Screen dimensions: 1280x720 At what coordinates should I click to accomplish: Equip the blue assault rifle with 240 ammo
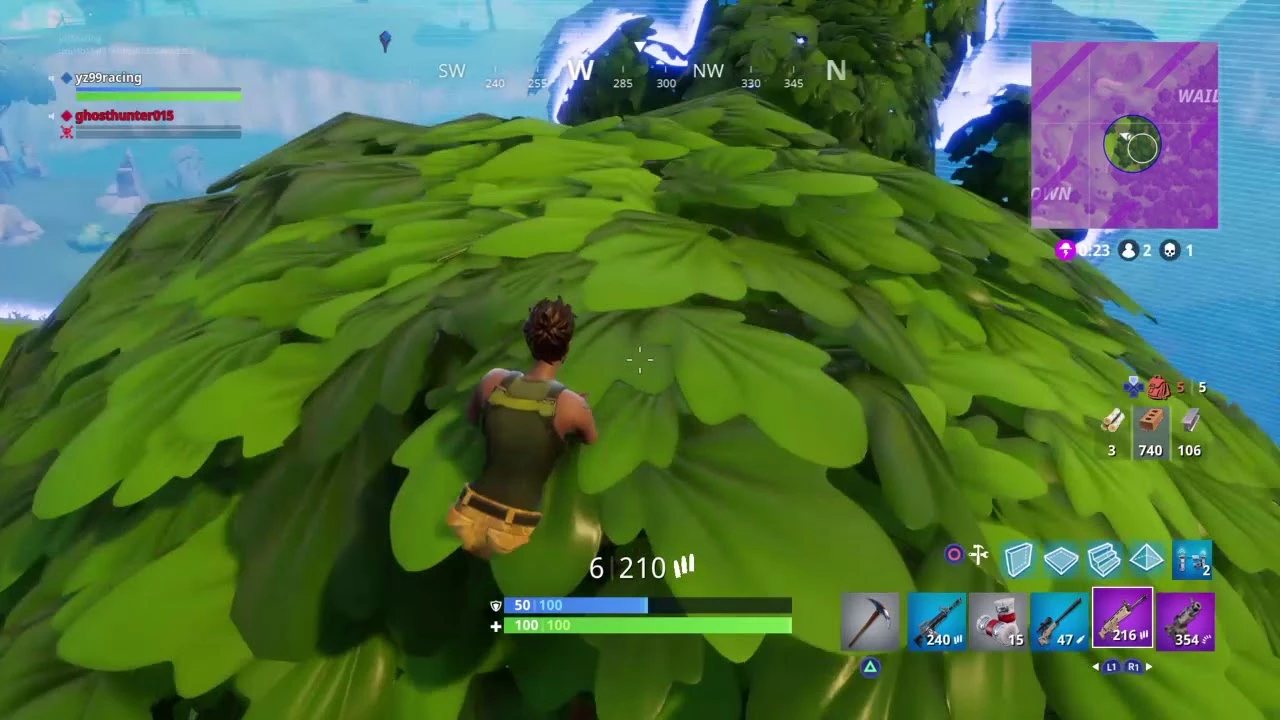click(936, 621)
